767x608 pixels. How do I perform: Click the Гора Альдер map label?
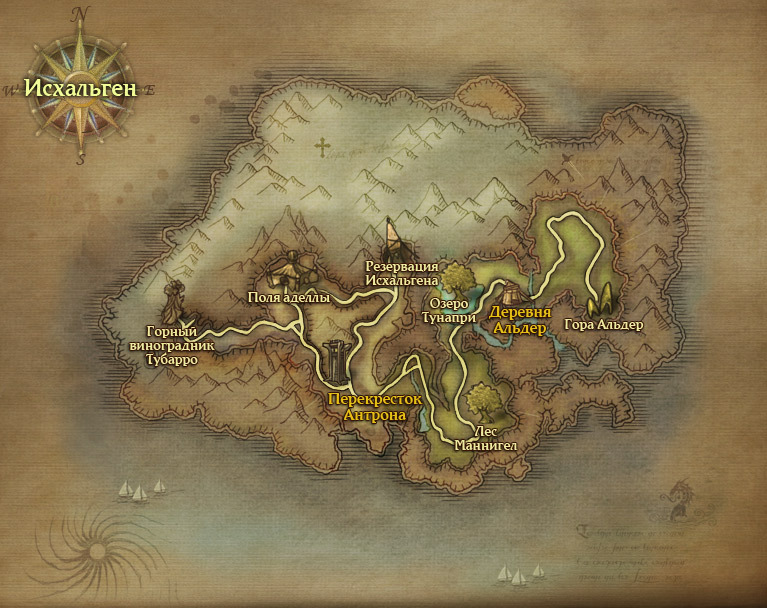(603, 324)
